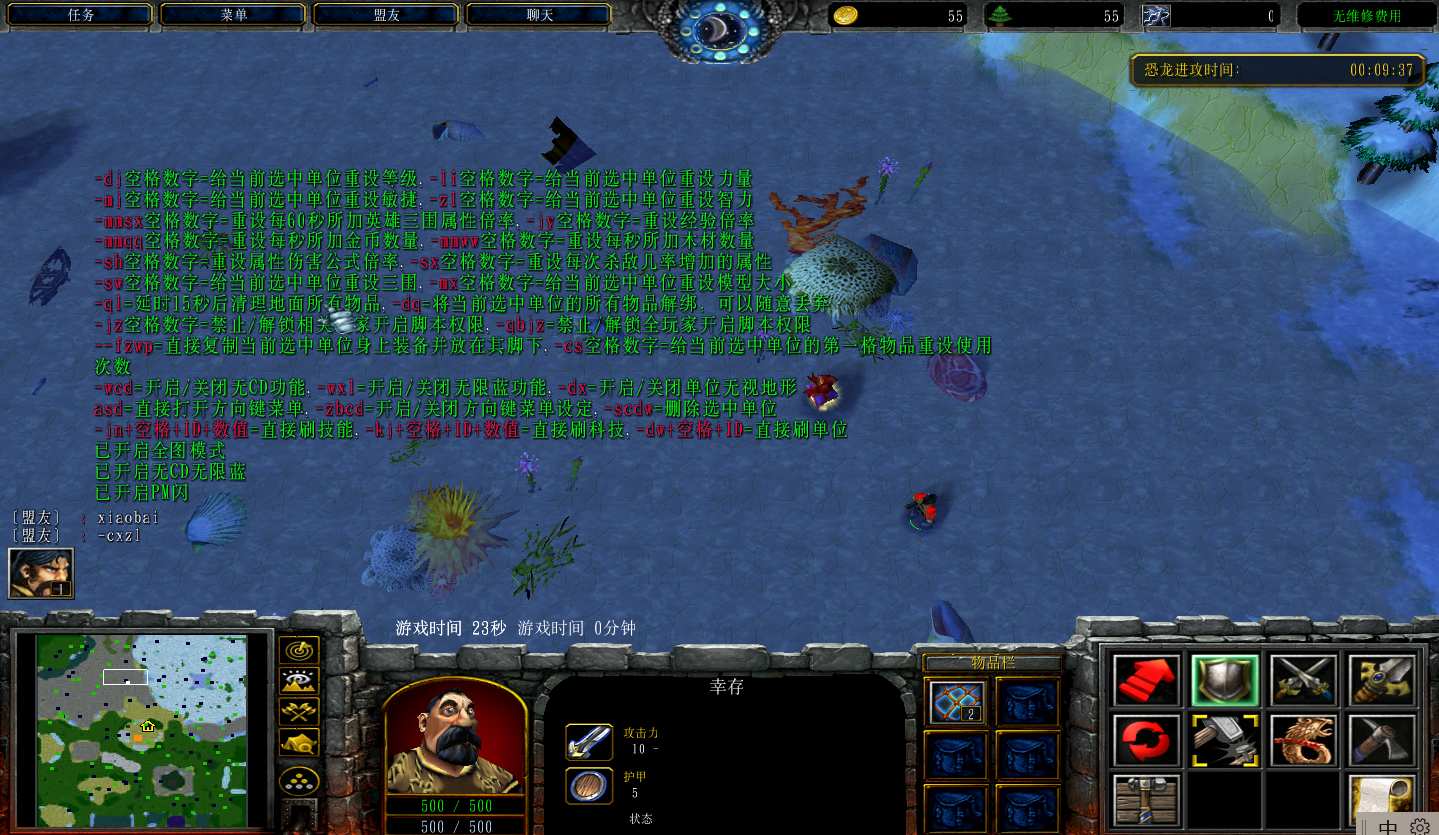This screenshot has height=835, width=1439.
Task: Toggle minimap terrain display button
Action: pyautogui.click(x=299, y=681)
